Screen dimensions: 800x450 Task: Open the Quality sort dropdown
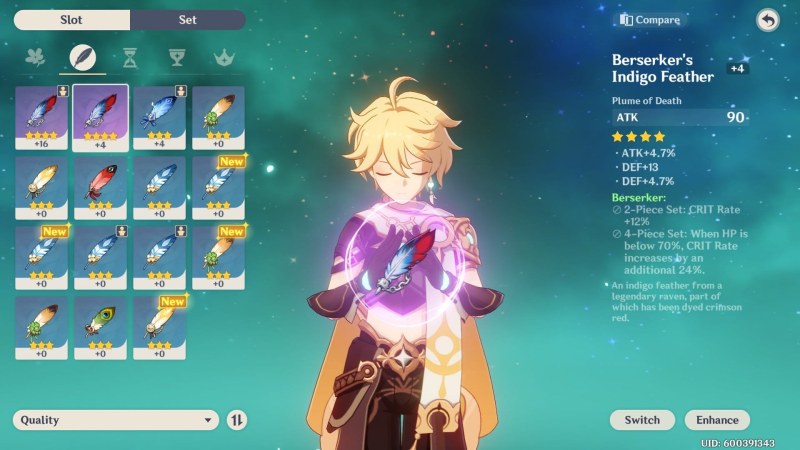point(115,420)
